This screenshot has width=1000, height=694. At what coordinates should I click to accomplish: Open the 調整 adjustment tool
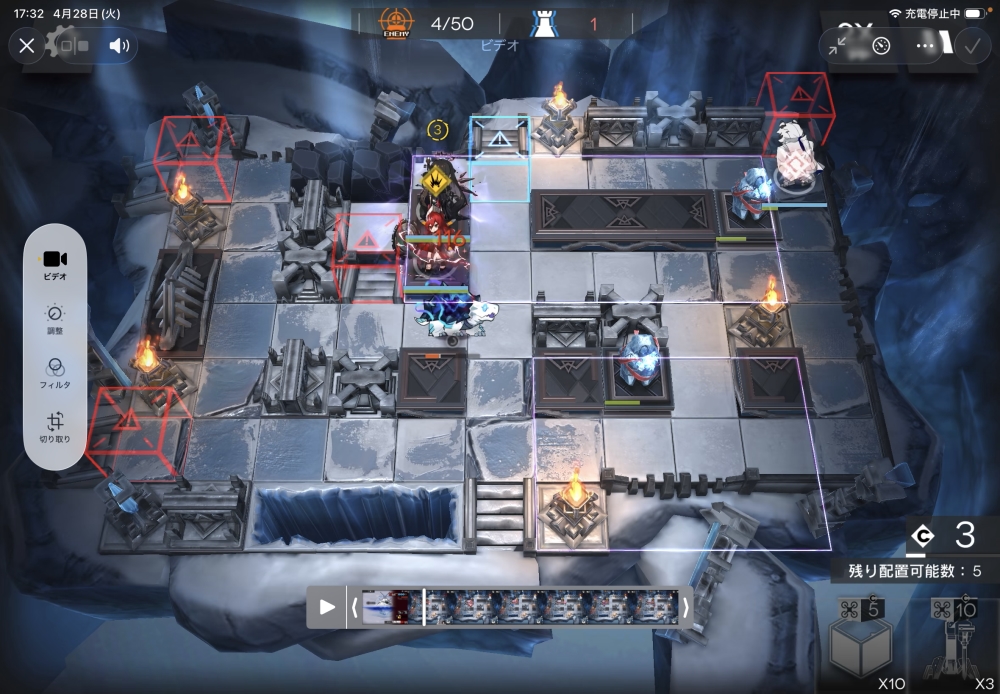(55, 318)
